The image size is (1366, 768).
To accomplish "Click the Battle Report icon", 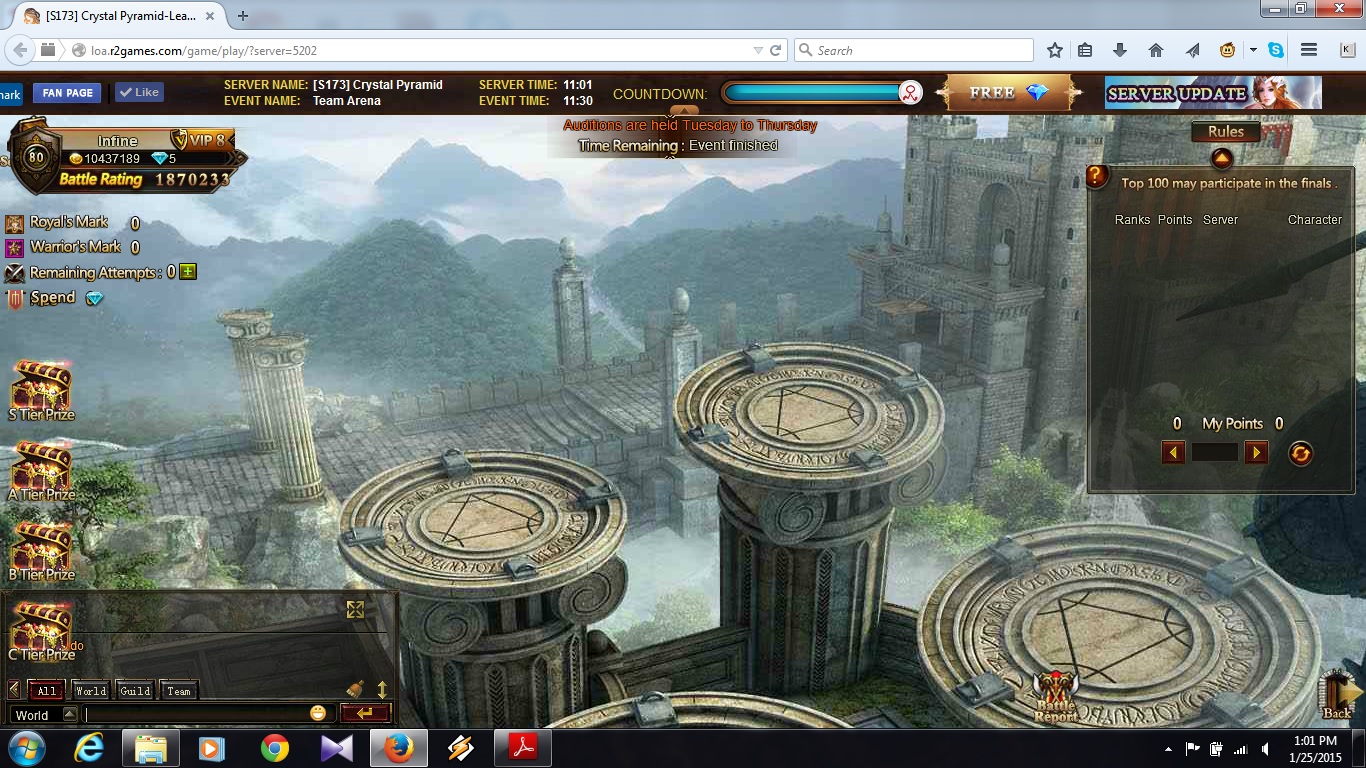I will pos(1057,696).
